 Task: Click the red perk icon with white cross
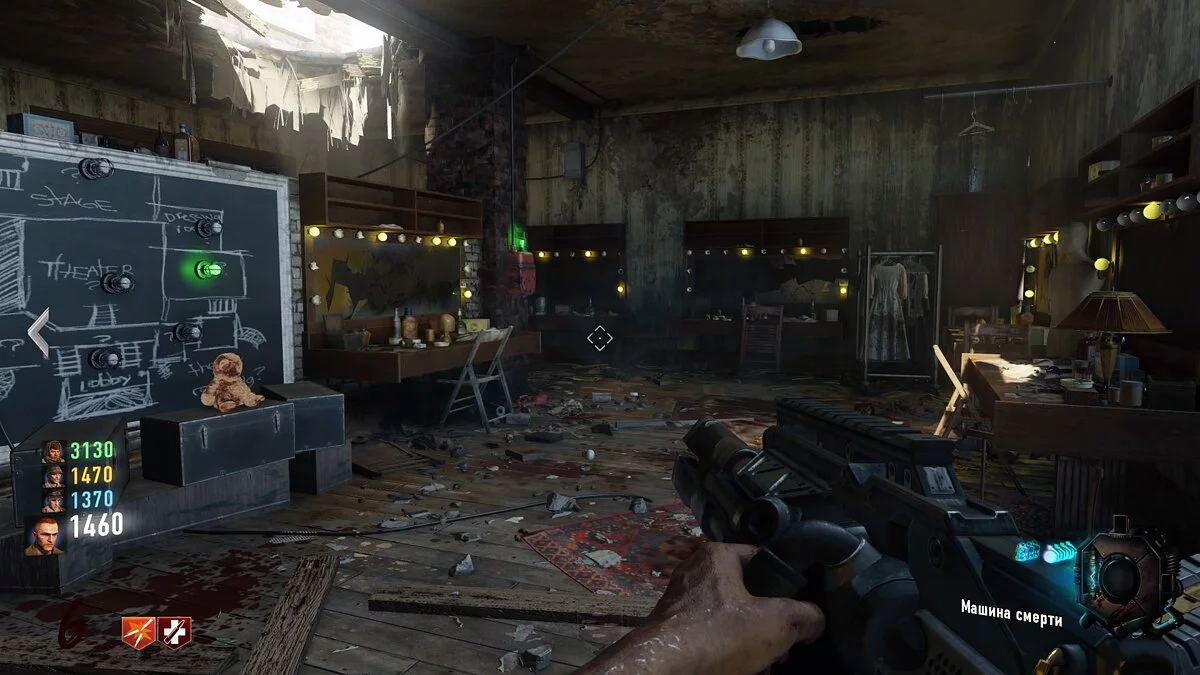174,632
